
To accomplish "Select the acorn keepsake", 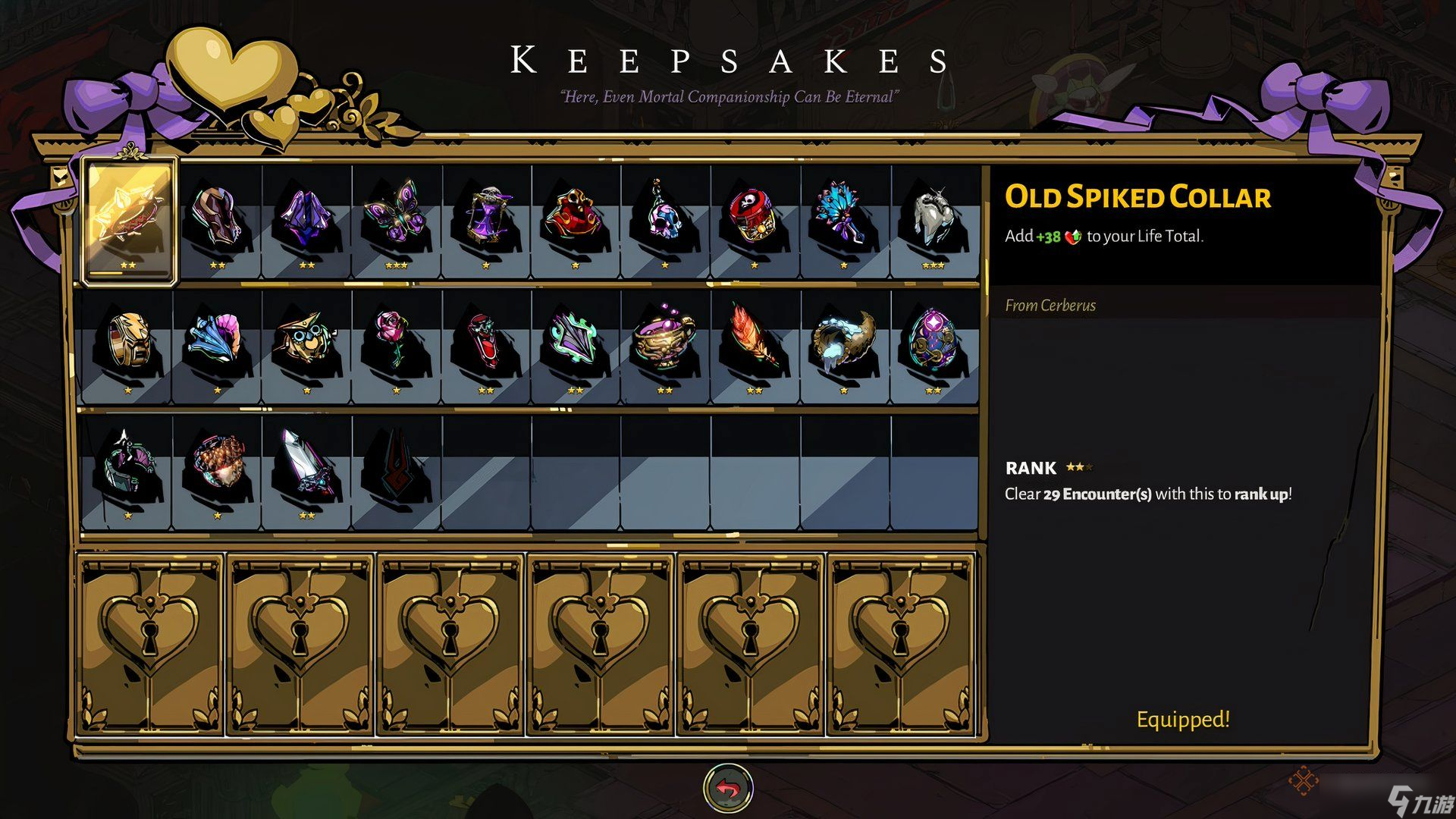I will pyautogui.click(x=217, y=465).
